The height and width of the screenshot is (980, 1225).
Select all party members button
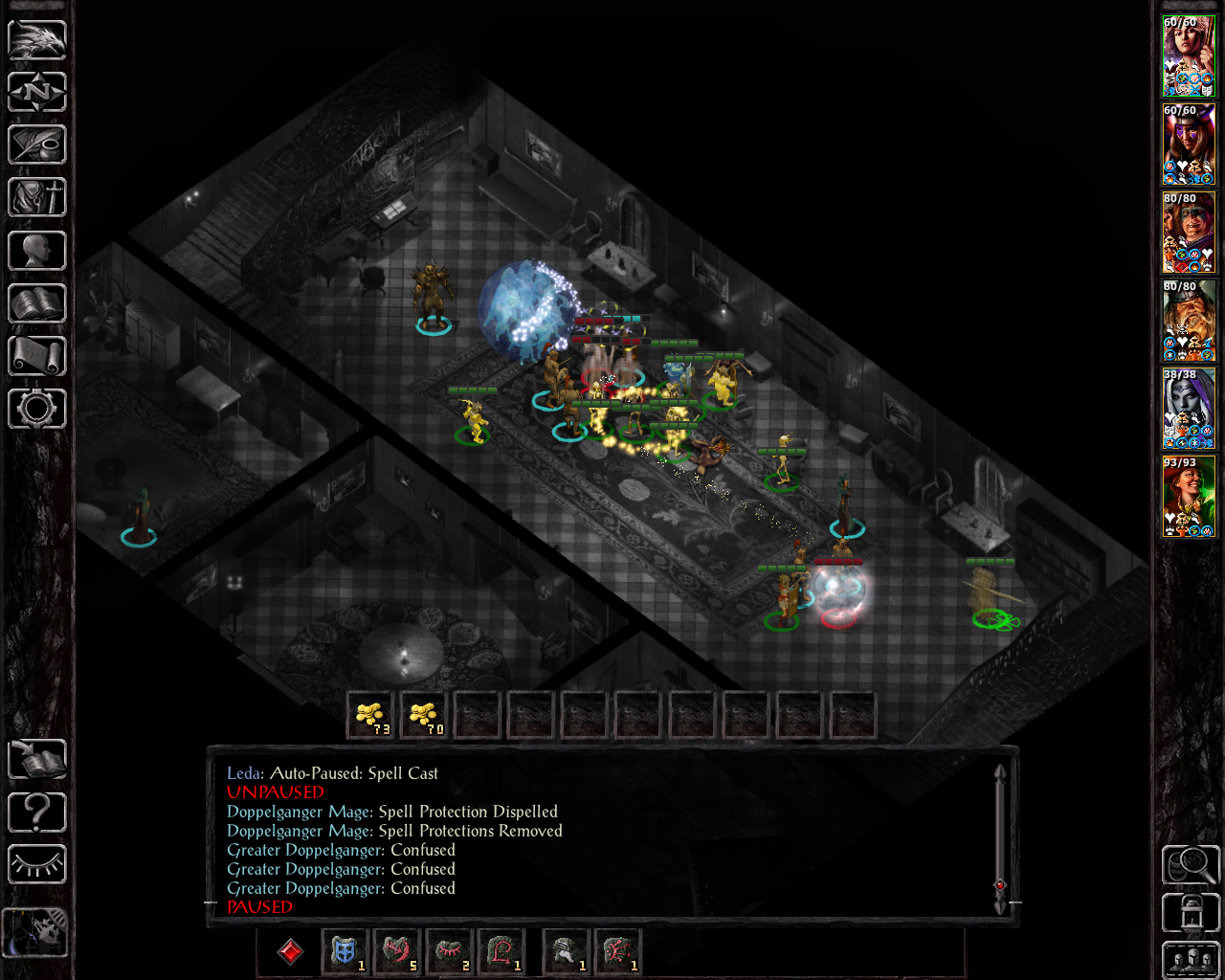point(1189,960)
